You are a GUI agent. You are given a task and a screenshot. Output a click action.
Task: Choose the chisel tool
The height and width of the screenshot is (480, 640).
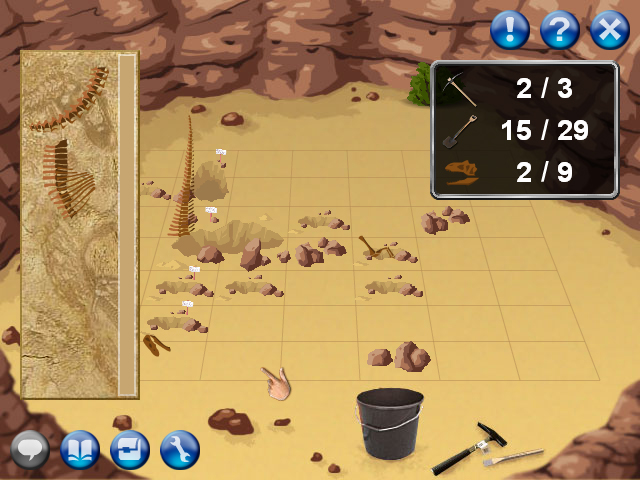click(513, 457)
